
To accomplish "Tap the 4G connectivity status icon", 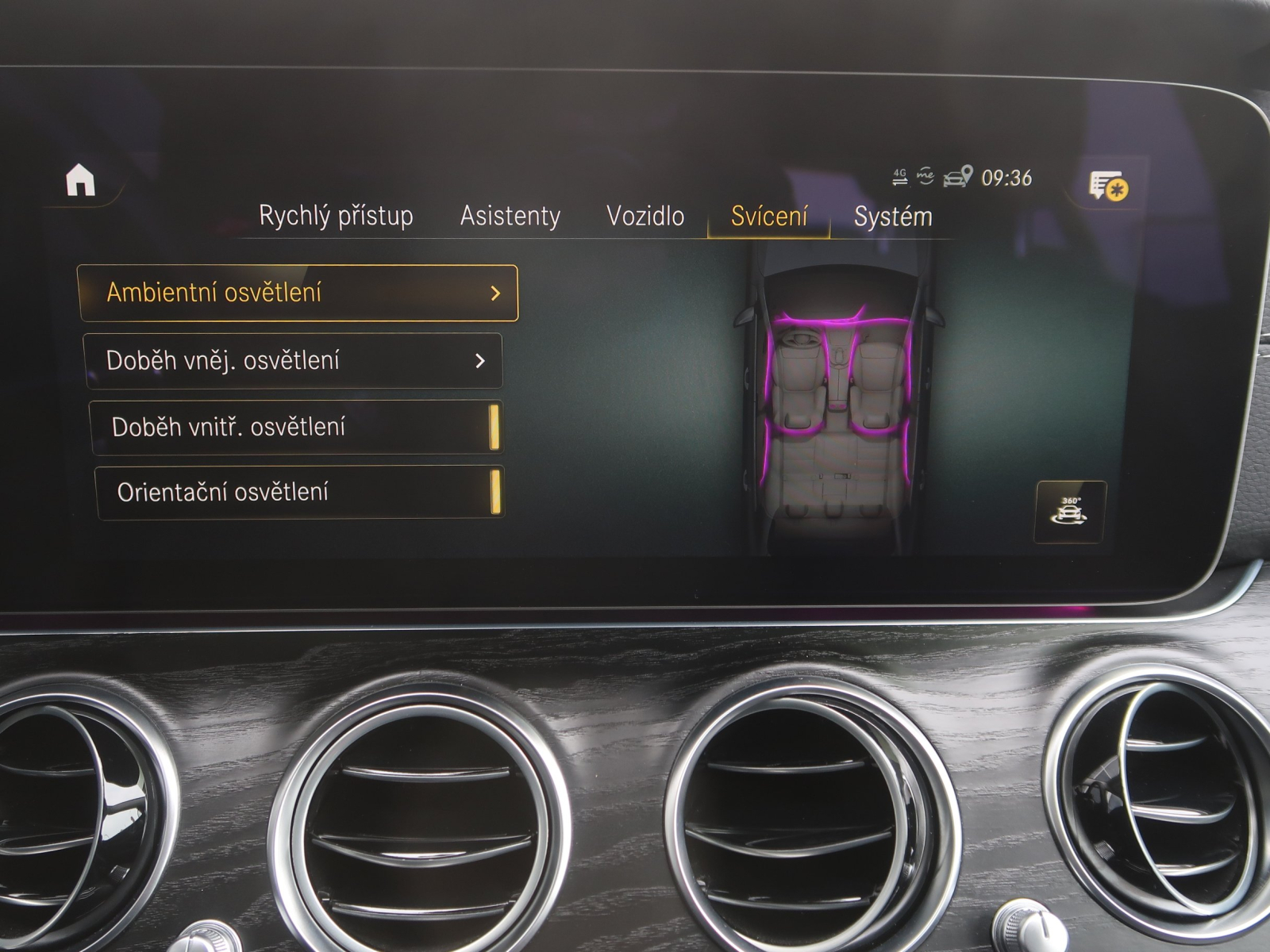I will click(900, 175).
